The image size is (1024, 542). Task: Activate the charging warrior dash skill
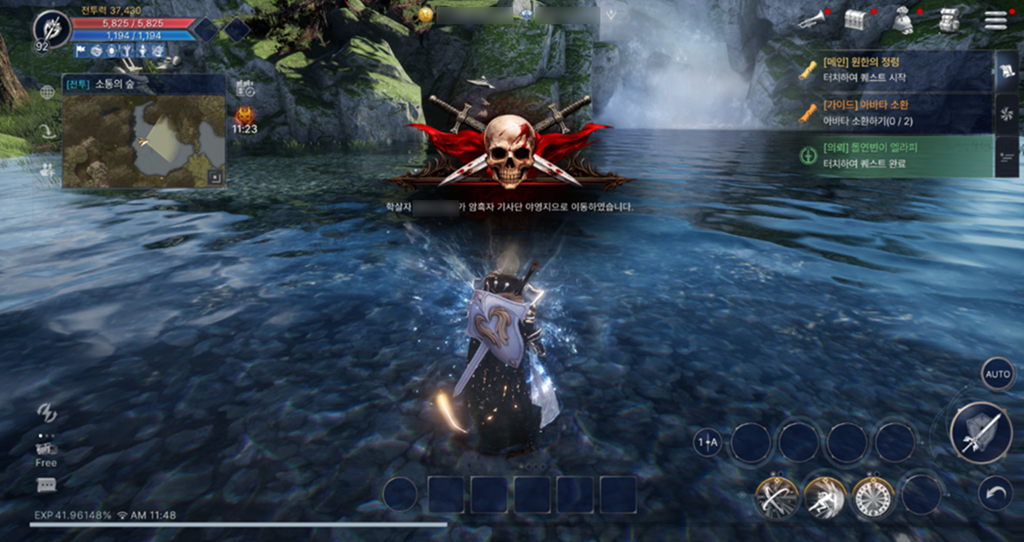click(824, 495)
